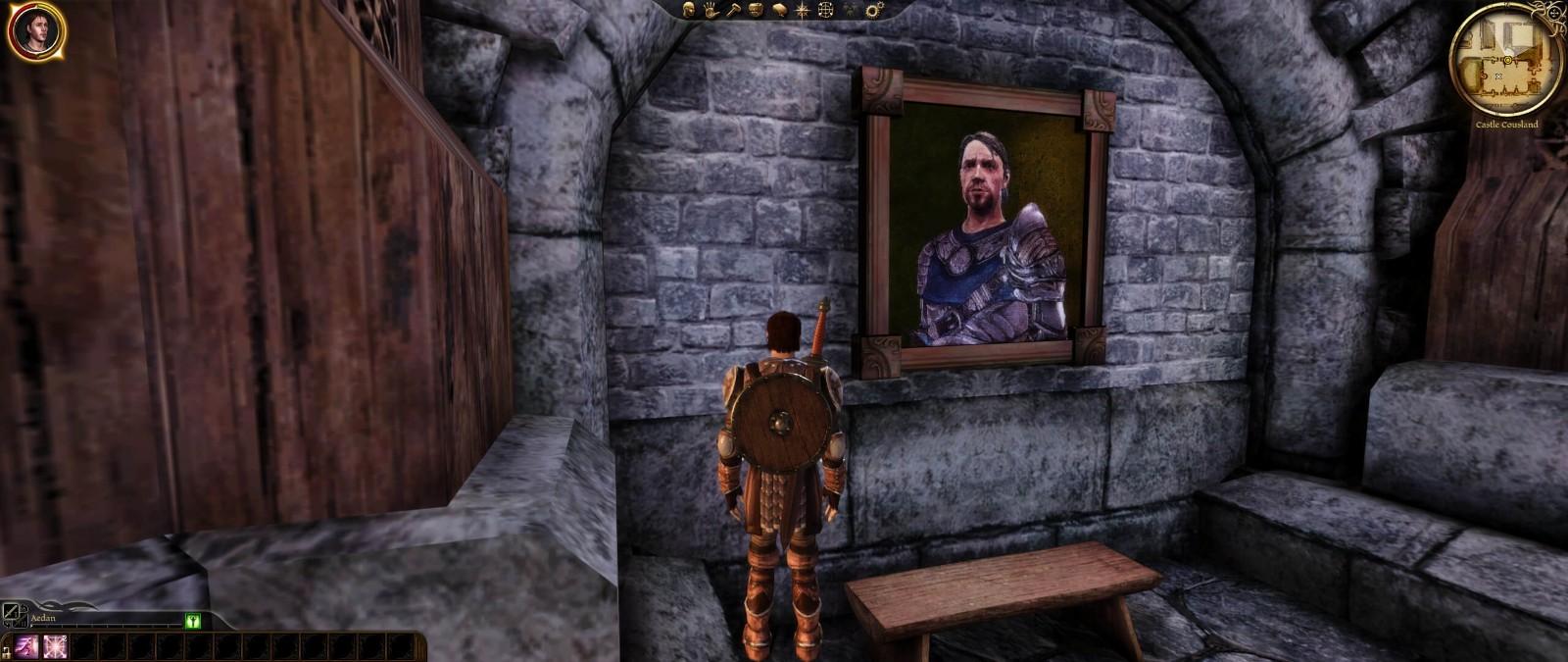Open the game menu gears icon
The width and height of the screenshot is (1568, 662).
coord(874,10)
